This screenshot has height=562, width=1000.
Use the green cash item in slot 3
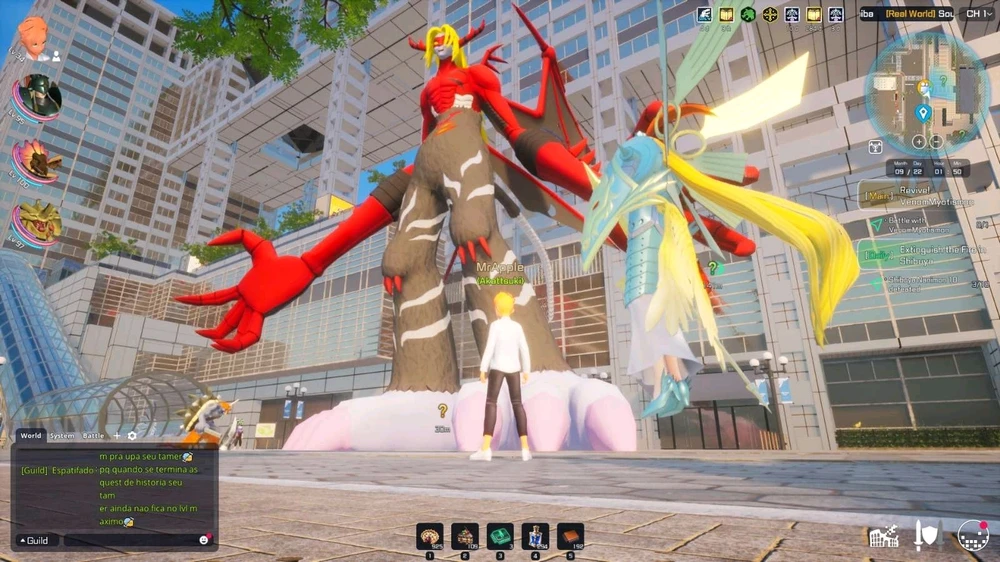pyautogui.click(x=500, y=537)
